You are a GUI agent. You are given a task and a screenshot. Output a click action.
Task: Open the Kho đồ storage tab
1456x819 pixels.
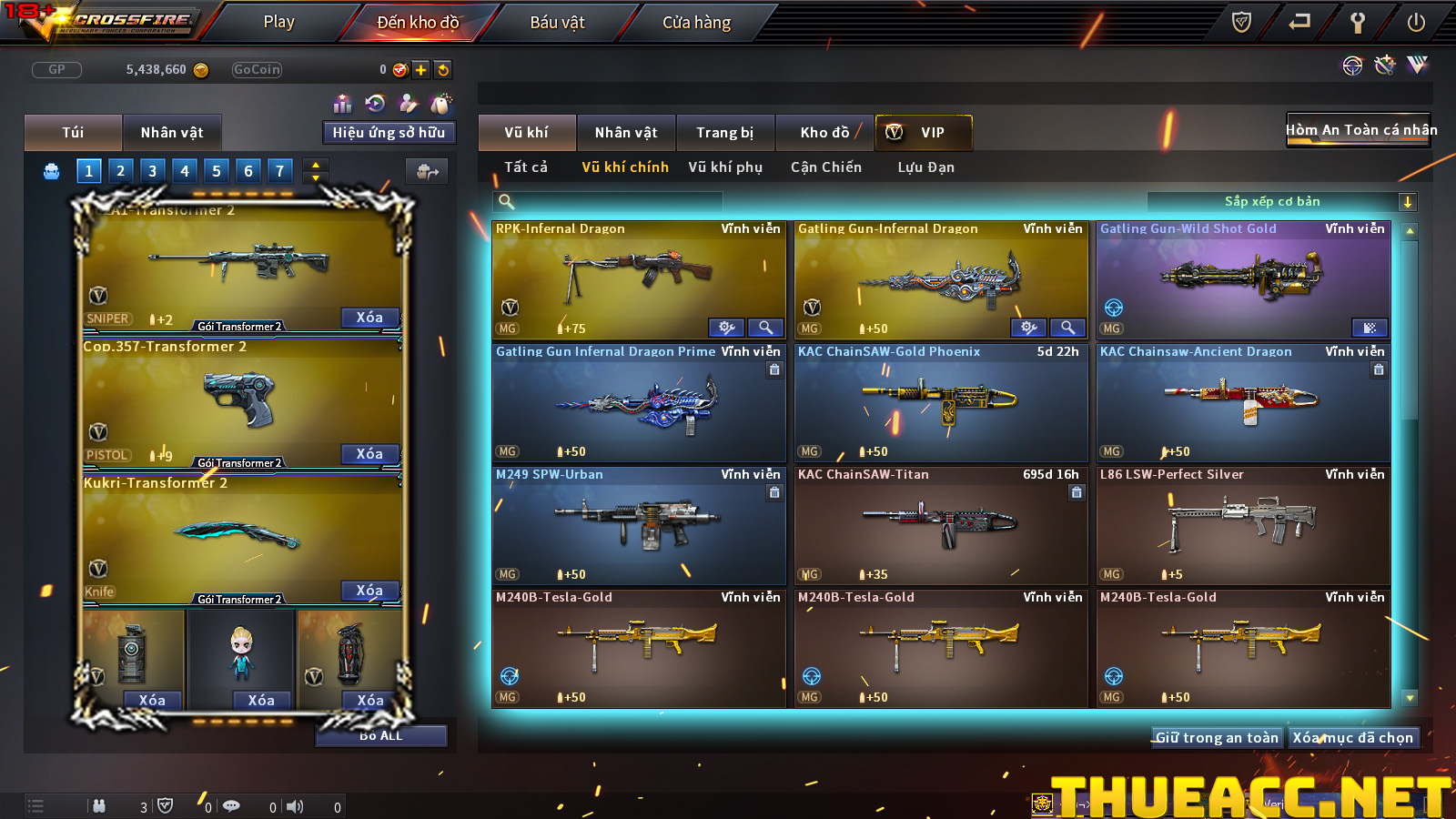[824, 133]
